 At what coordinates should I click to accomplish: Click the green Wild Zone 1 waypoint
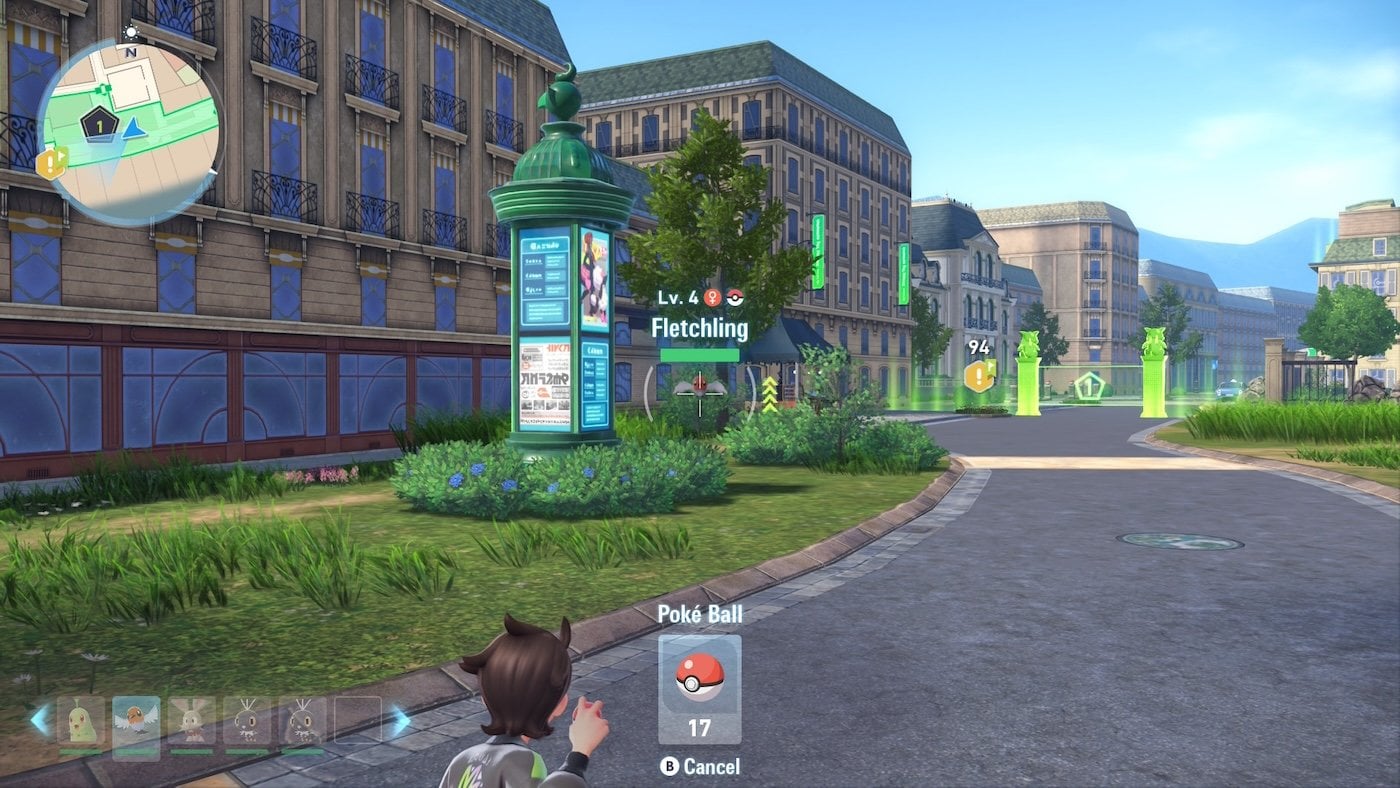[1089, 385]
